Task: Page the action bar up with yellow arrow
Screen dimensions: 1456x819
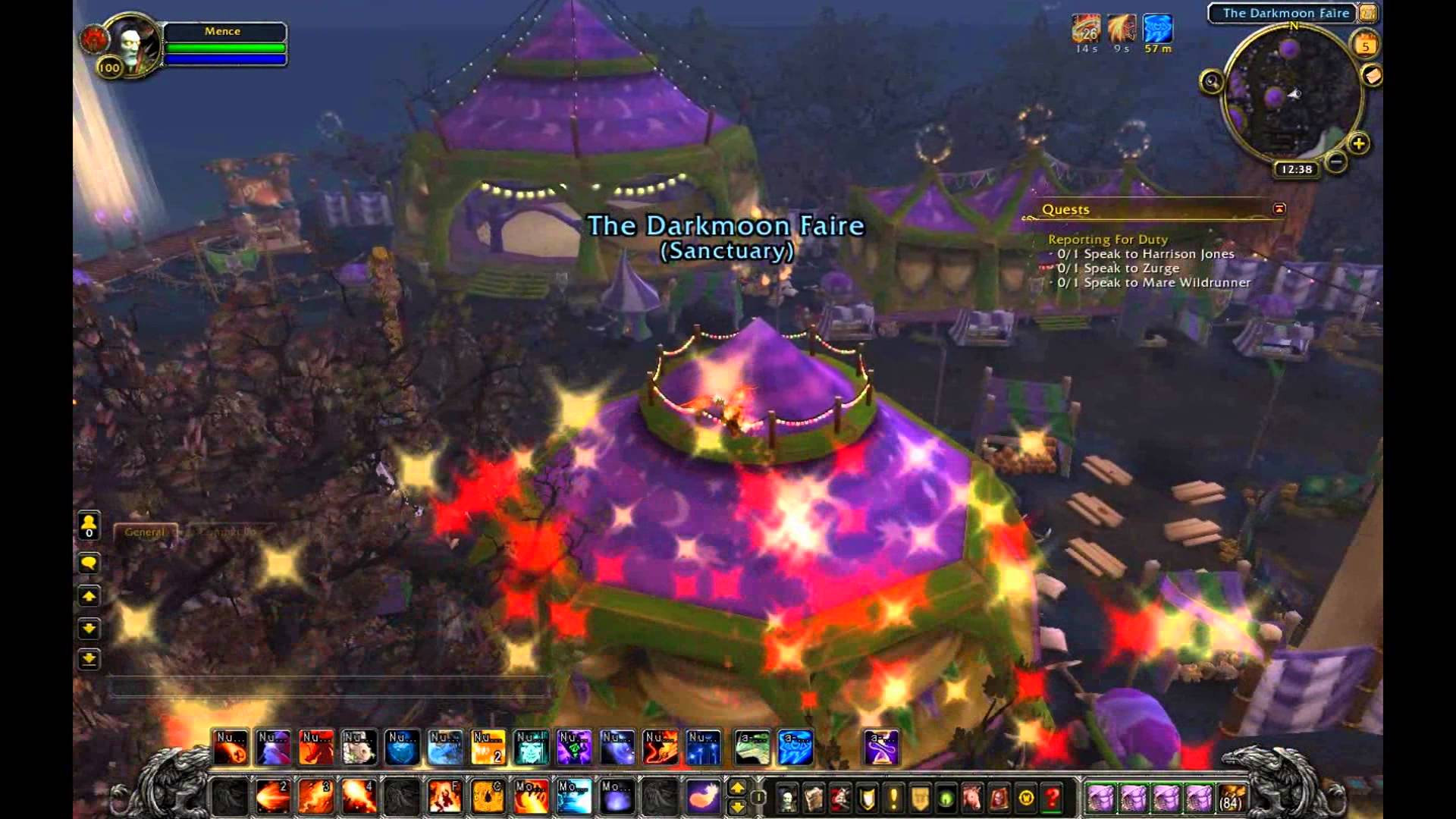Action: pos(736,789)
